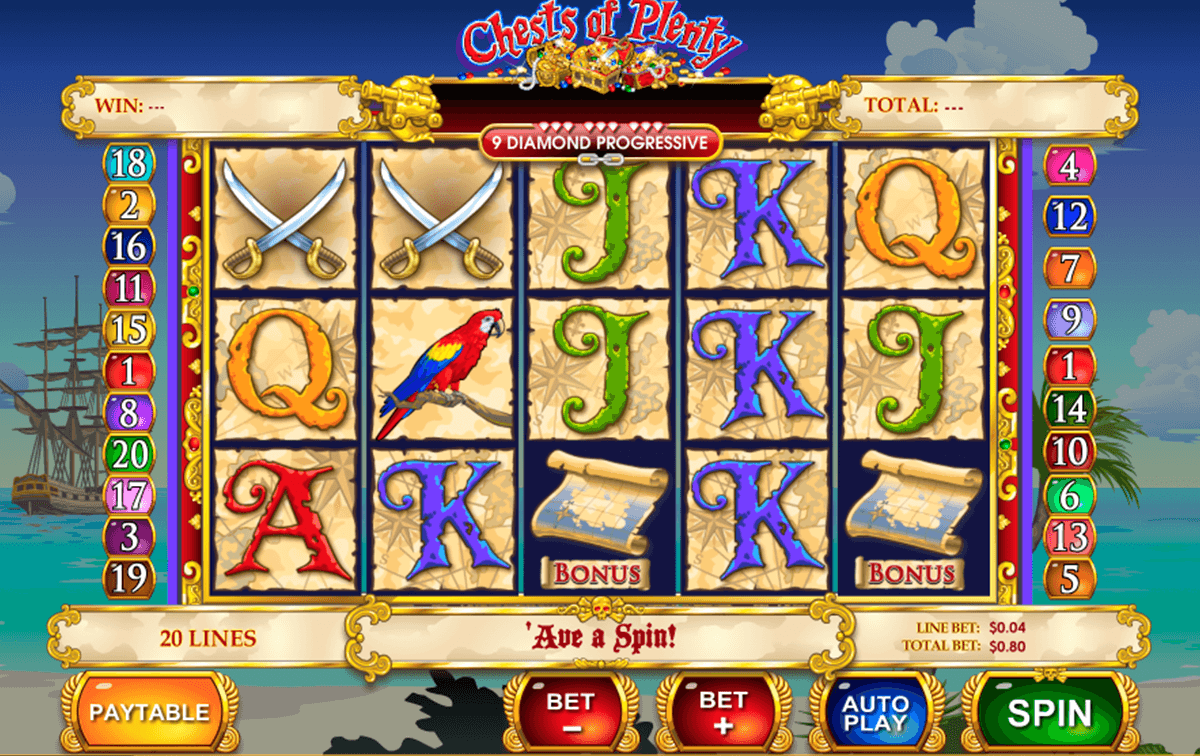This screenshot has width=1200, height=756.
Task: Decrease the bet with Bet minus
Action: click(569, 712)
